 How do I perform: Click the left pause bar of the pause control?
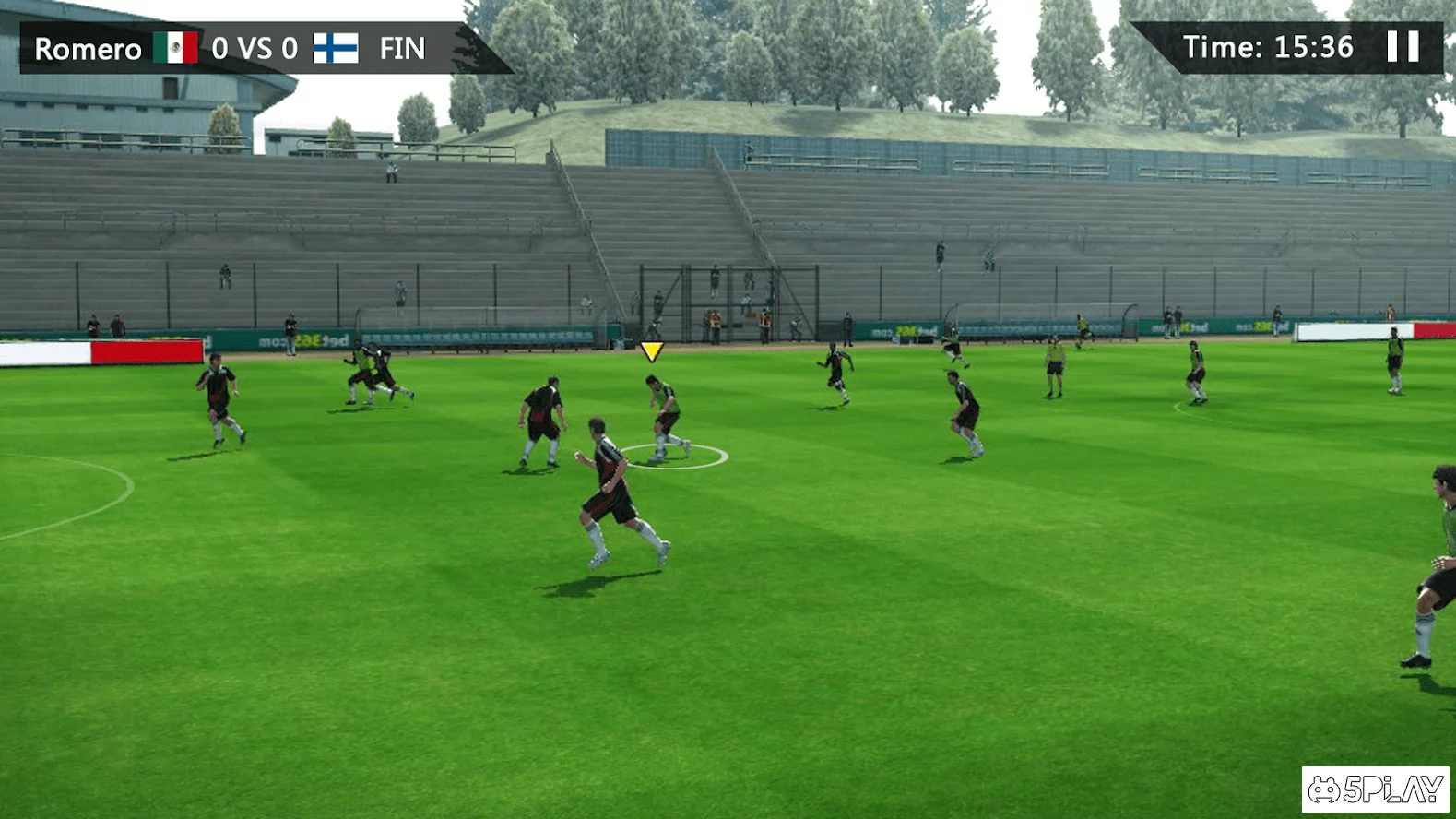point(1392,46)
